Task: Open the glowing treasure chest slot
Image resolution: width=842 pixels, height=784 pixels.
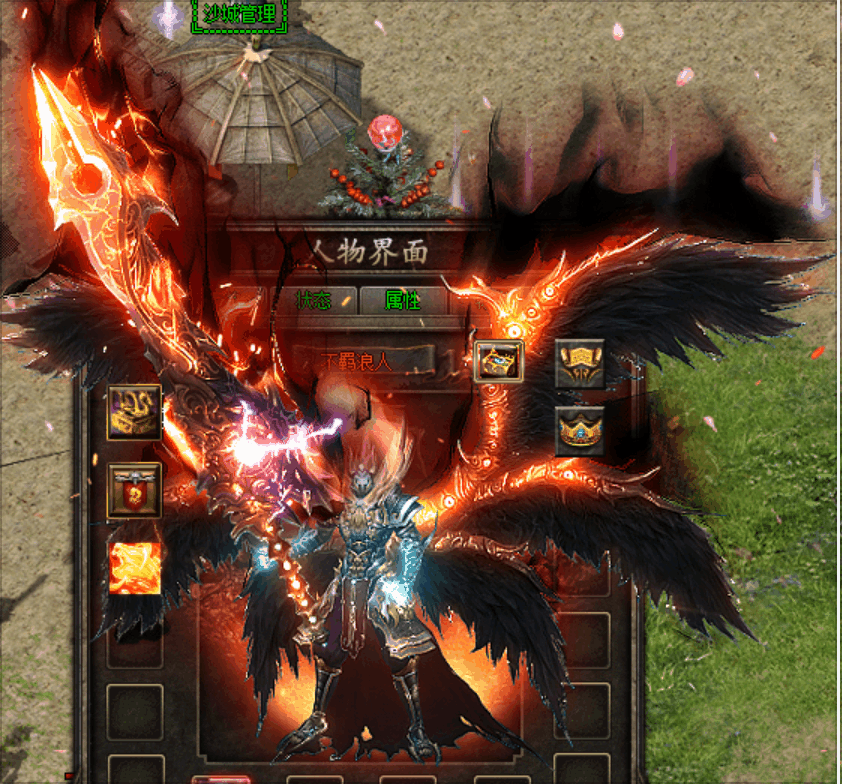Action: coord(499,361)
